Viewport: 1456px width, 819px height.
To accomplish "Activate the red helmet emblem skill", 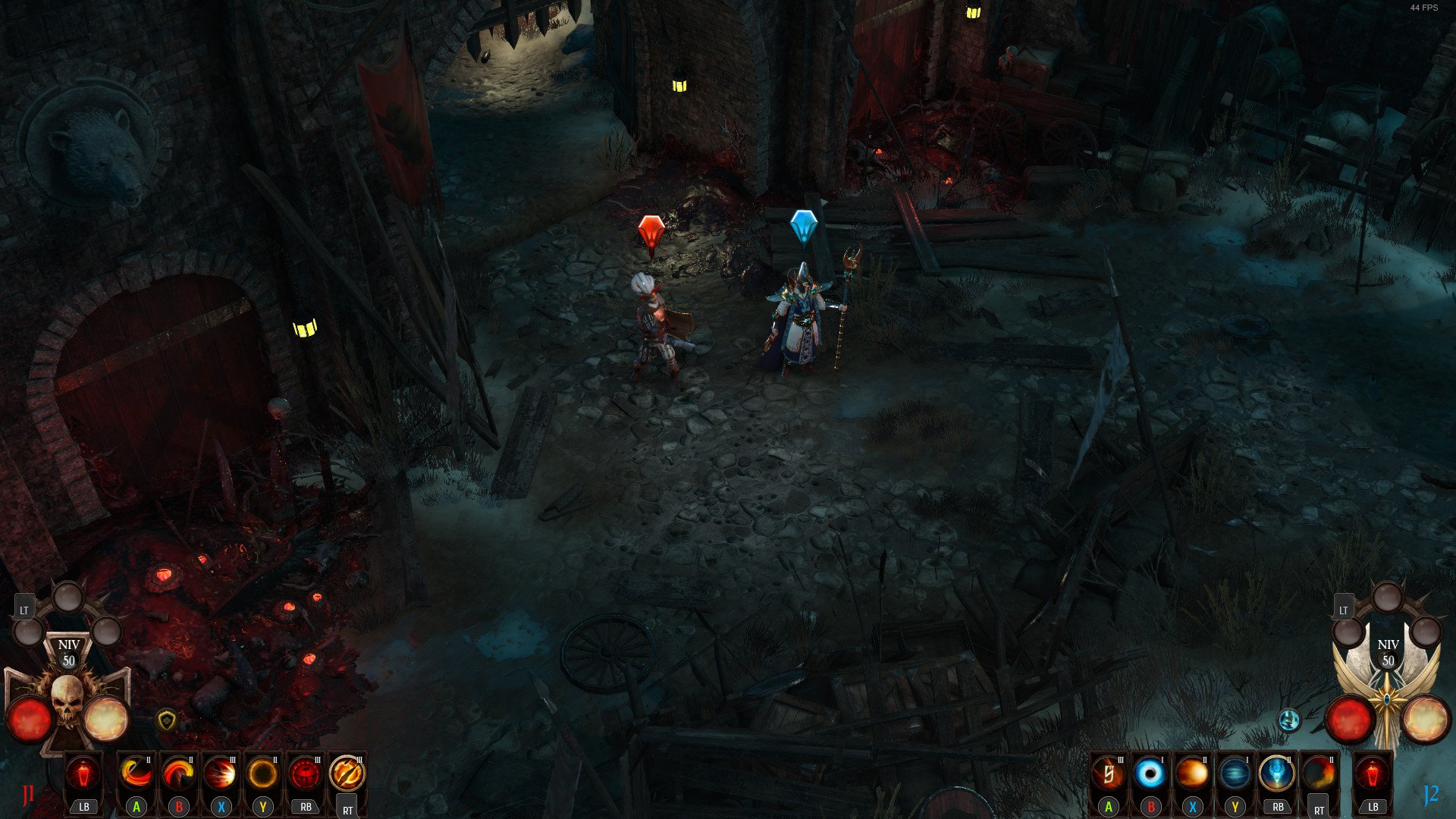I will tap(306, 774).
